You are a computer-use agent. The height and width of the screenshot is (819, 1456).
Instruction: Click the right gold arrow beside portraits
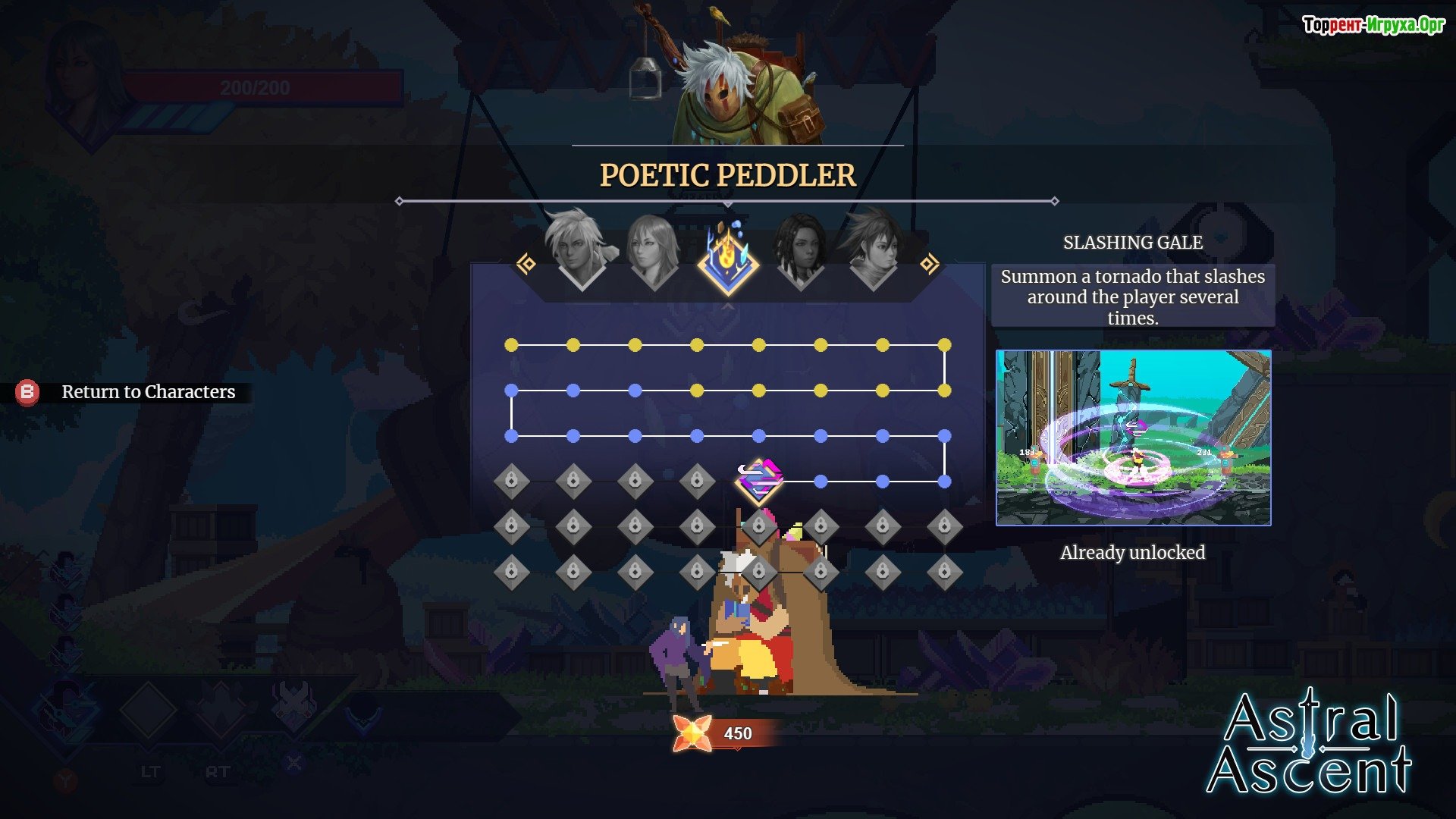click(x=929, y=264)
